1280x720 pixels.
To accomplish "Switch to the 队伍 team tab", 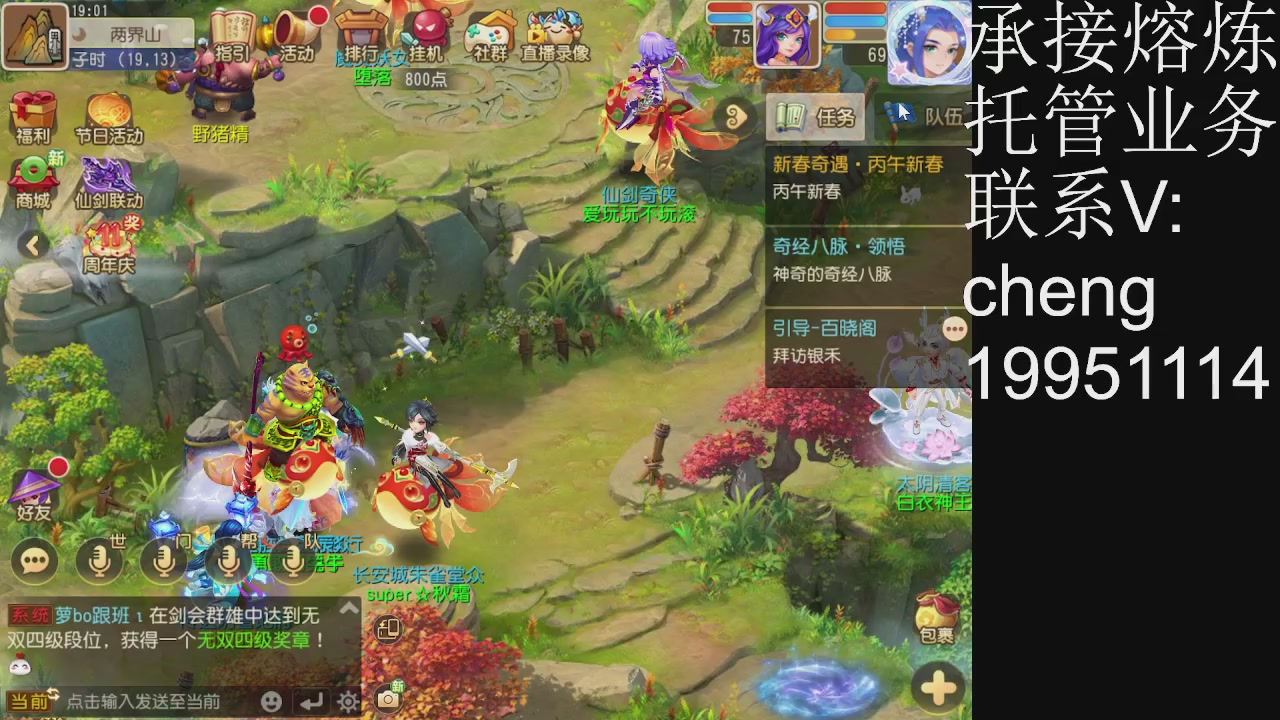I will [920, 117].
